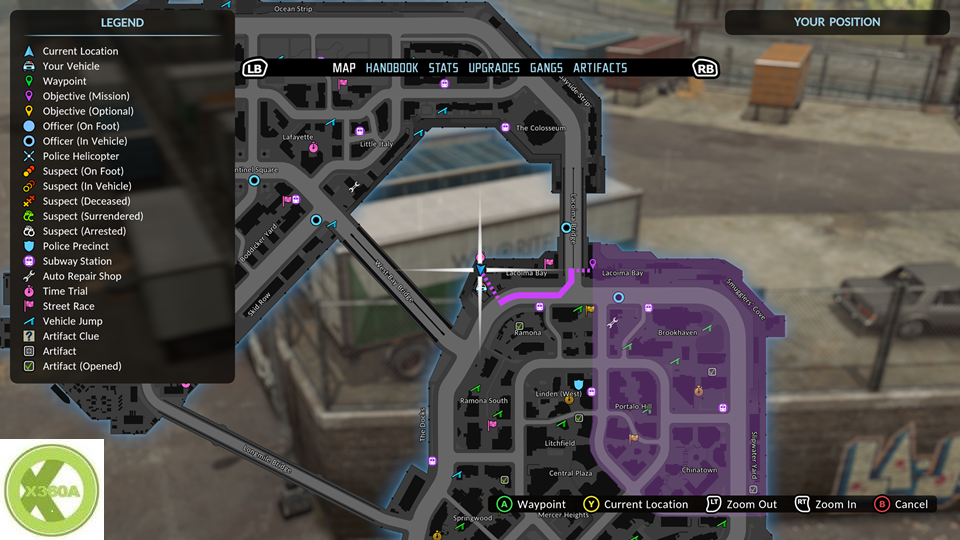Open the STATS tab

[443, 68]
